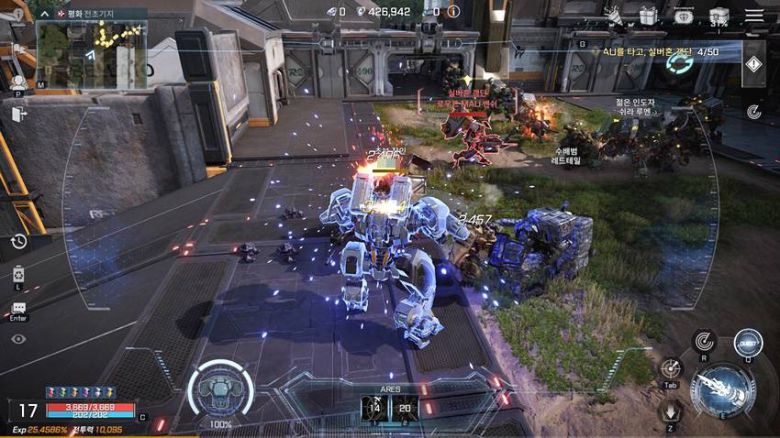Open the diamond badge icon in top bar
780x438 pixels.
coord(684,15)
